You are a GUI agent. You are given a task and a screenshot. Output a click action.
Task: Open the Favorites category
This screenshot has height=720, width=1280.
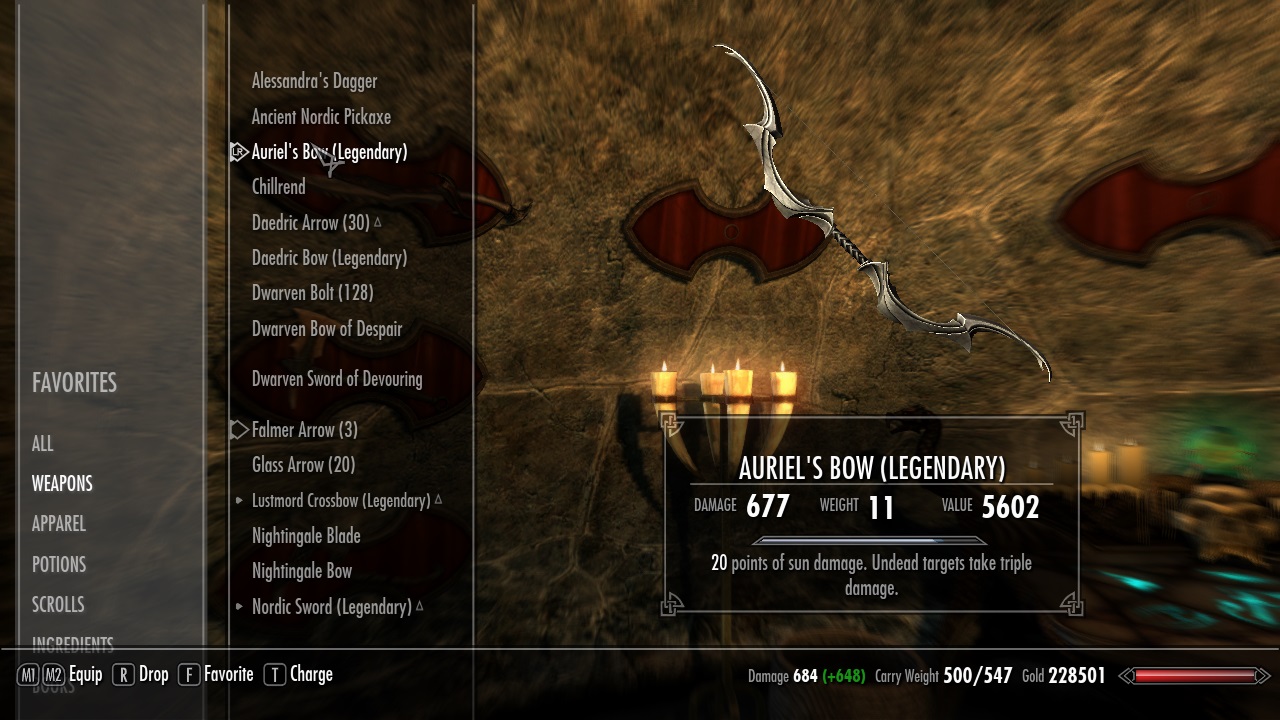tap(74, 383)
